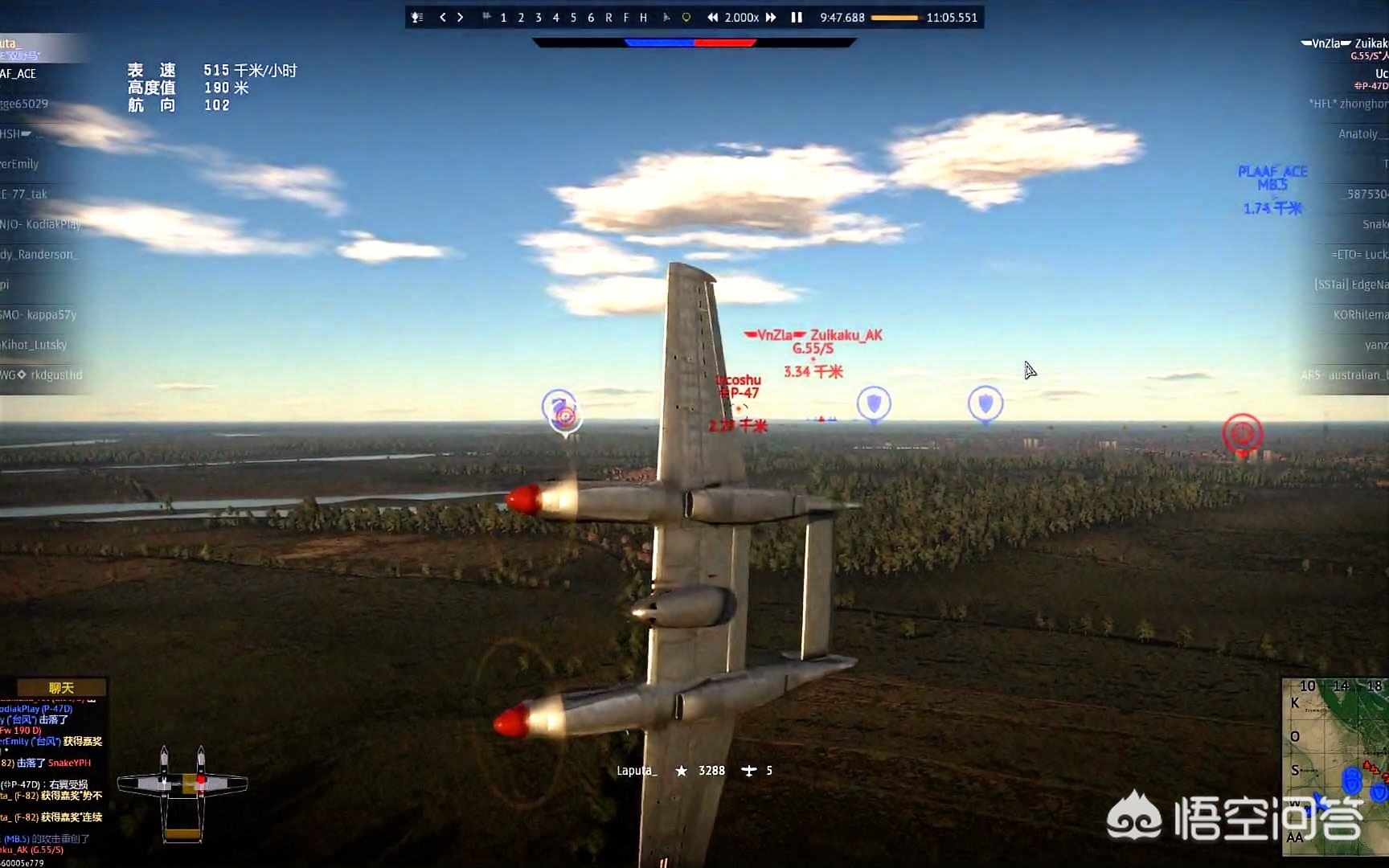Spectate player Kihot_Lutsky in the left list
The width and height of the screenshot is (1389, 868).
[x=35, y=345]
